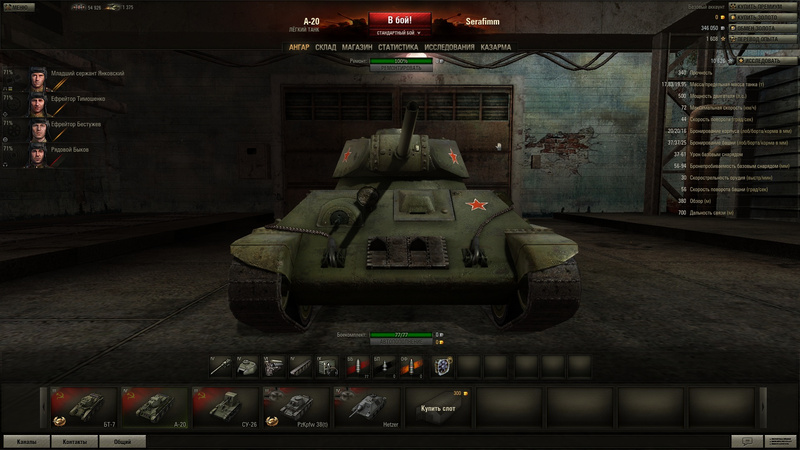The height and width of the screenshot is (450, 800).
Task: Switch to the Склад tab
Action: pyautogui.click(x=325, y=47)
